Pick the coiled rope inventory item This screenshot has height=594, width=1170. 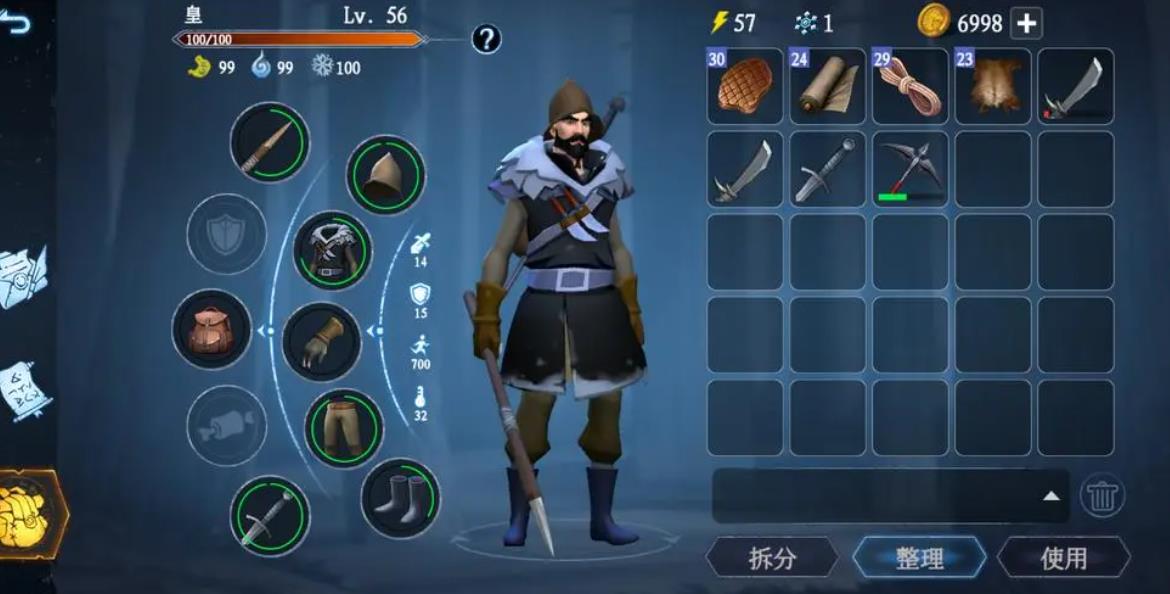point(910,87)
